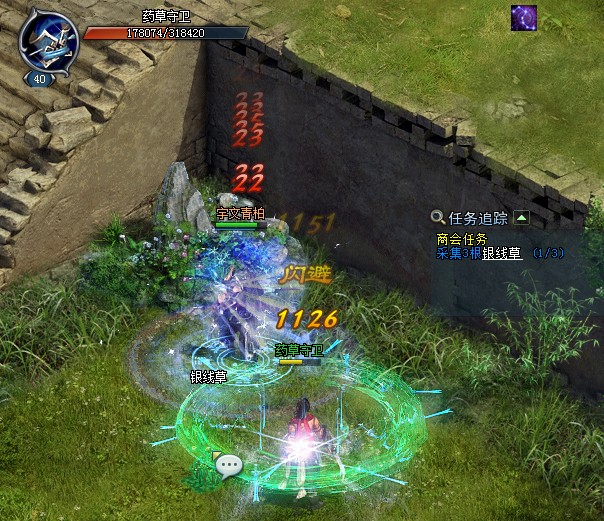Click the quest tracker magnifier icon
604x521 pixels.
(438, 217)
